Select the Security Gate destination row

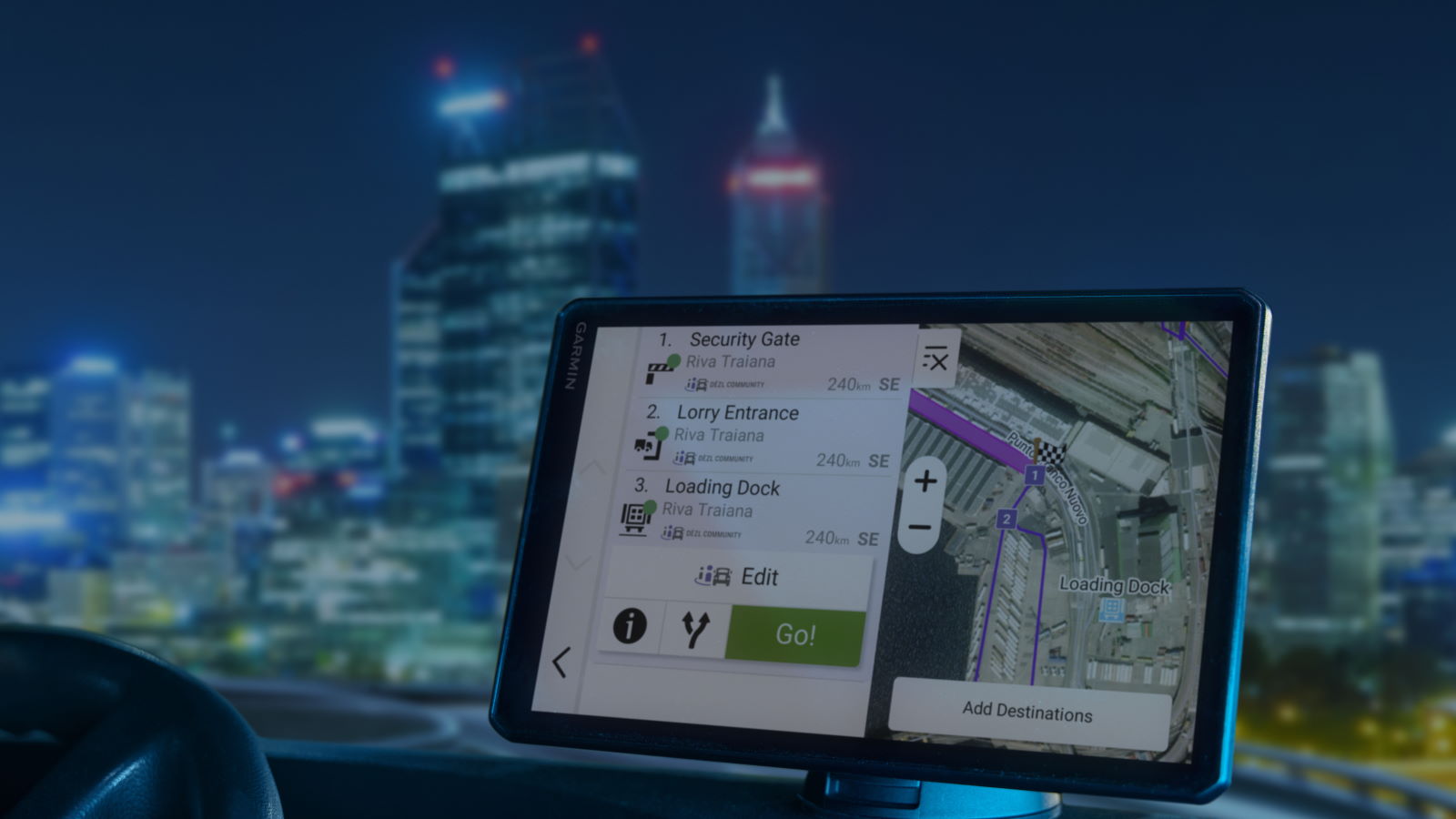coord(773,361)
